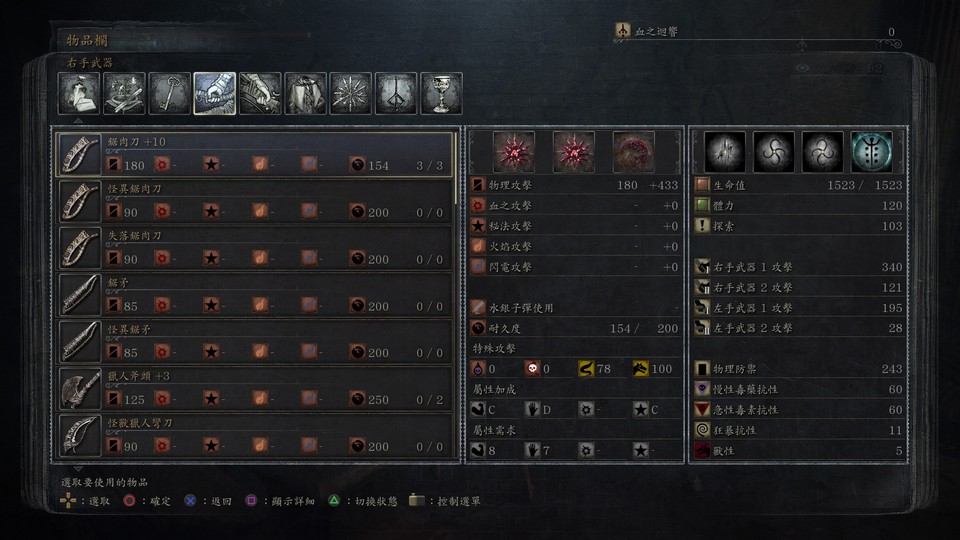Open the chalice goblet tab
Screen dimensions: 960x540
(x=441, y=93)
